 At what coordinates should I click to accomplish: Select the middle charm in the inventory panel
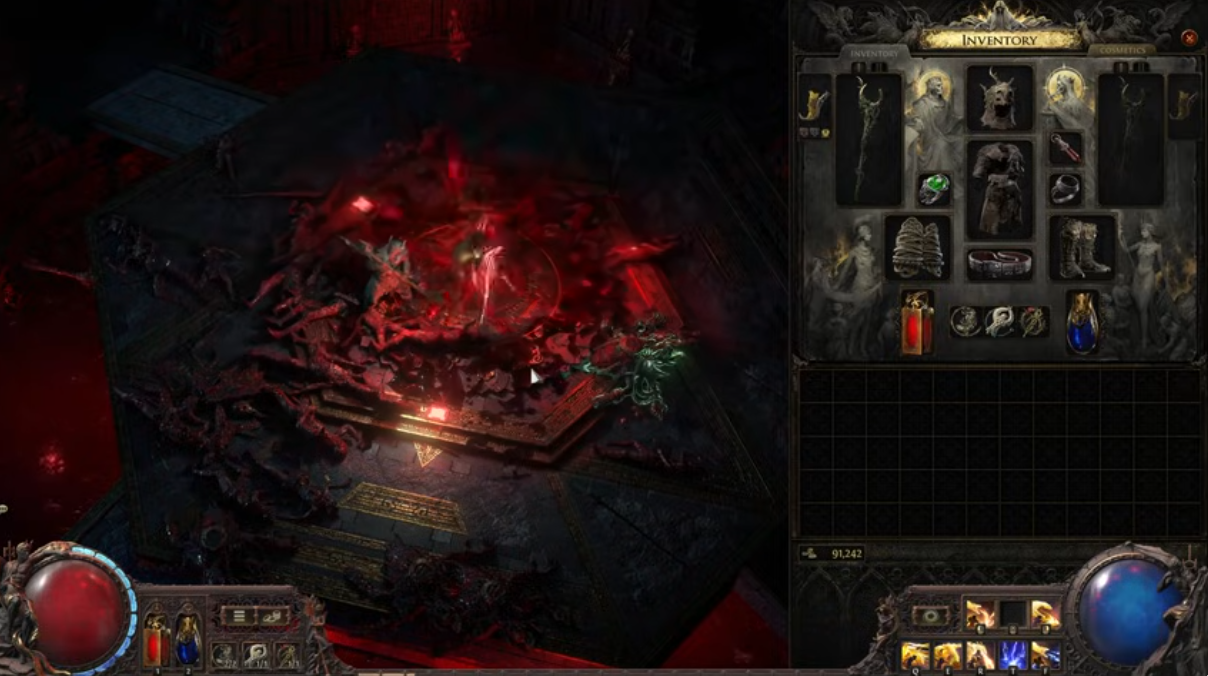pyautogui.click(x=999, y=321)
